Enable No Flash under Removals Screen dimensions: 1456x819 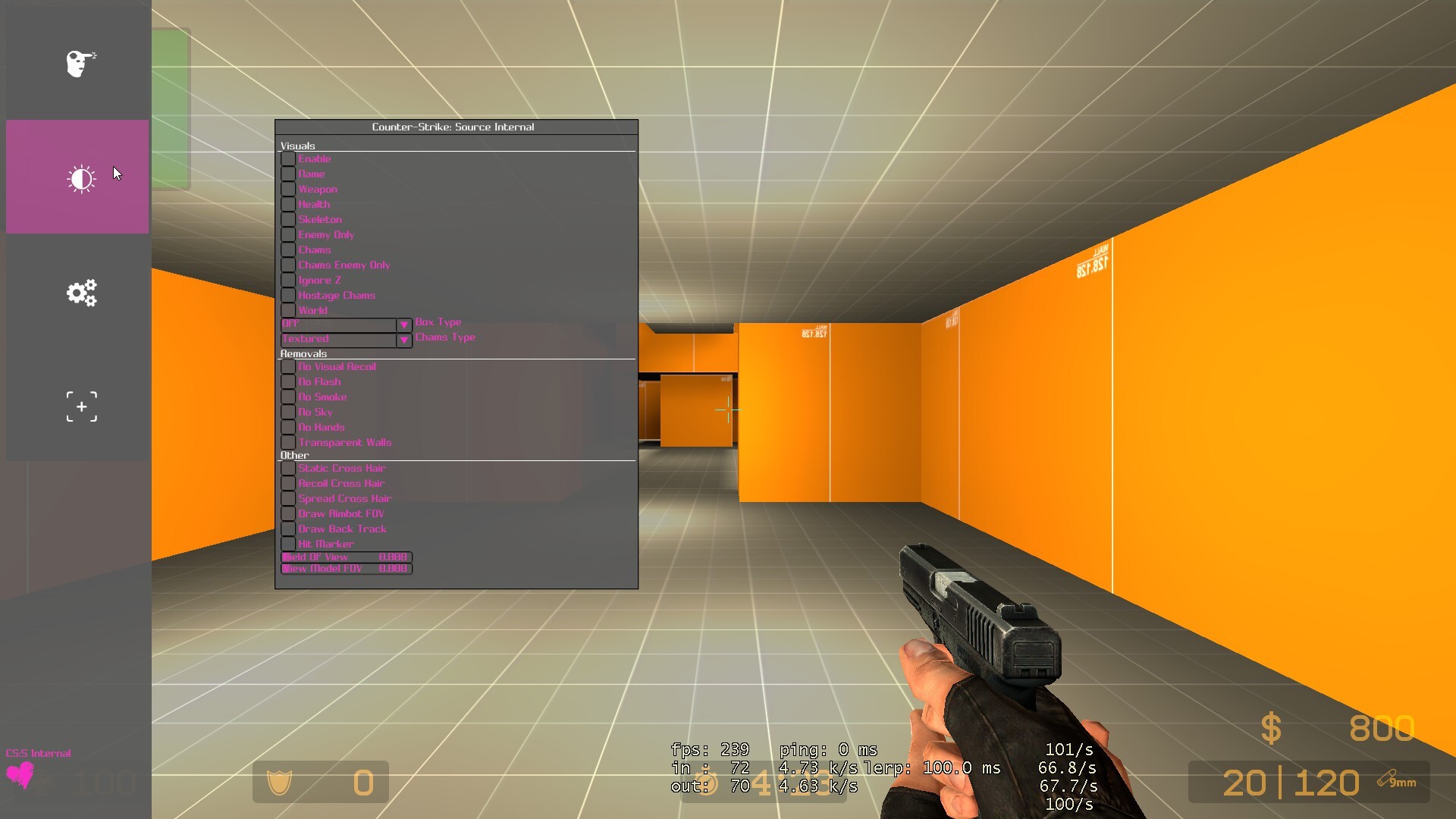288,381
